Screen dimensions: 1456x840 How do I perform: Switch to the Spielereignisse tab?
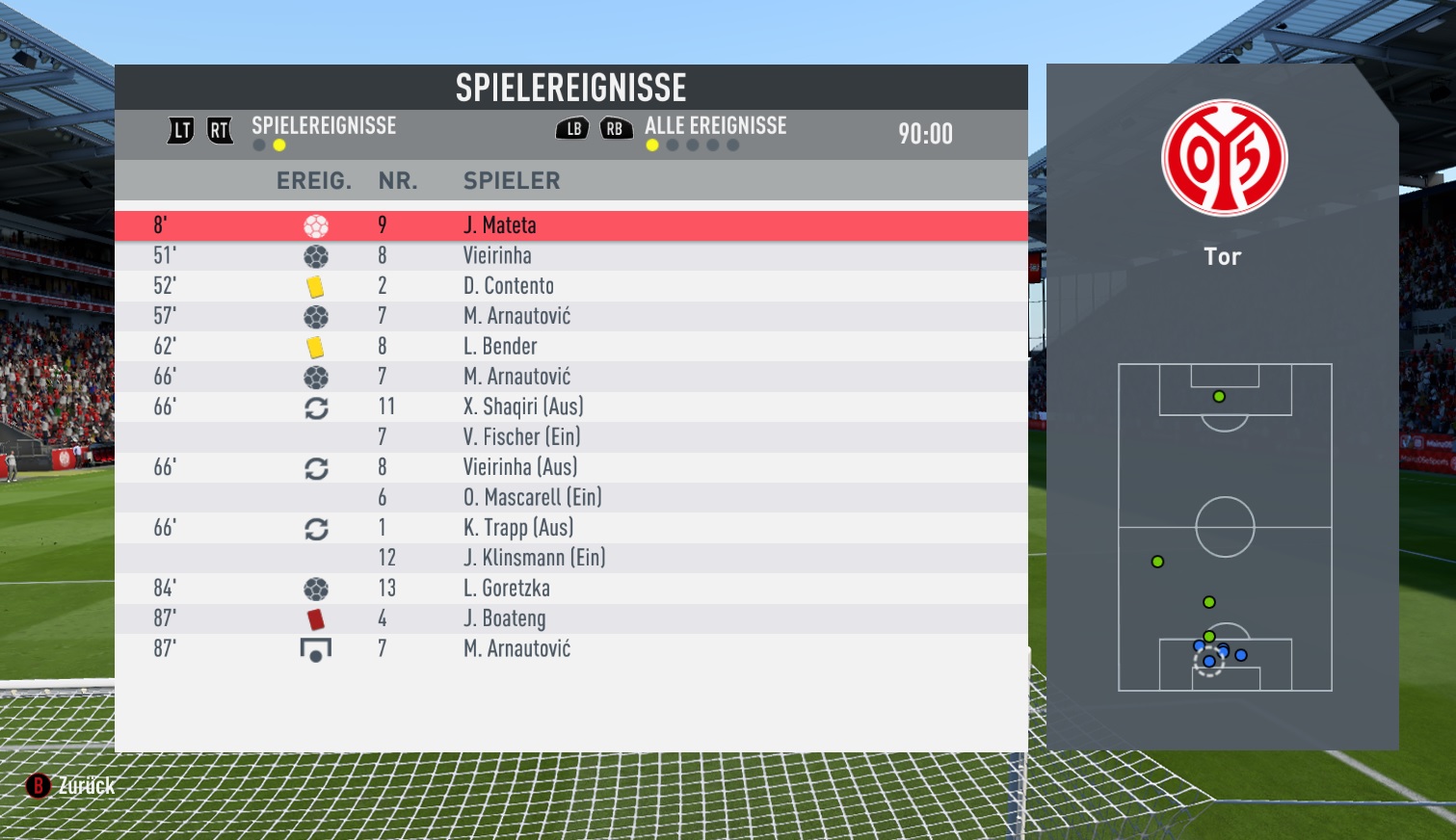coord(324,126)
